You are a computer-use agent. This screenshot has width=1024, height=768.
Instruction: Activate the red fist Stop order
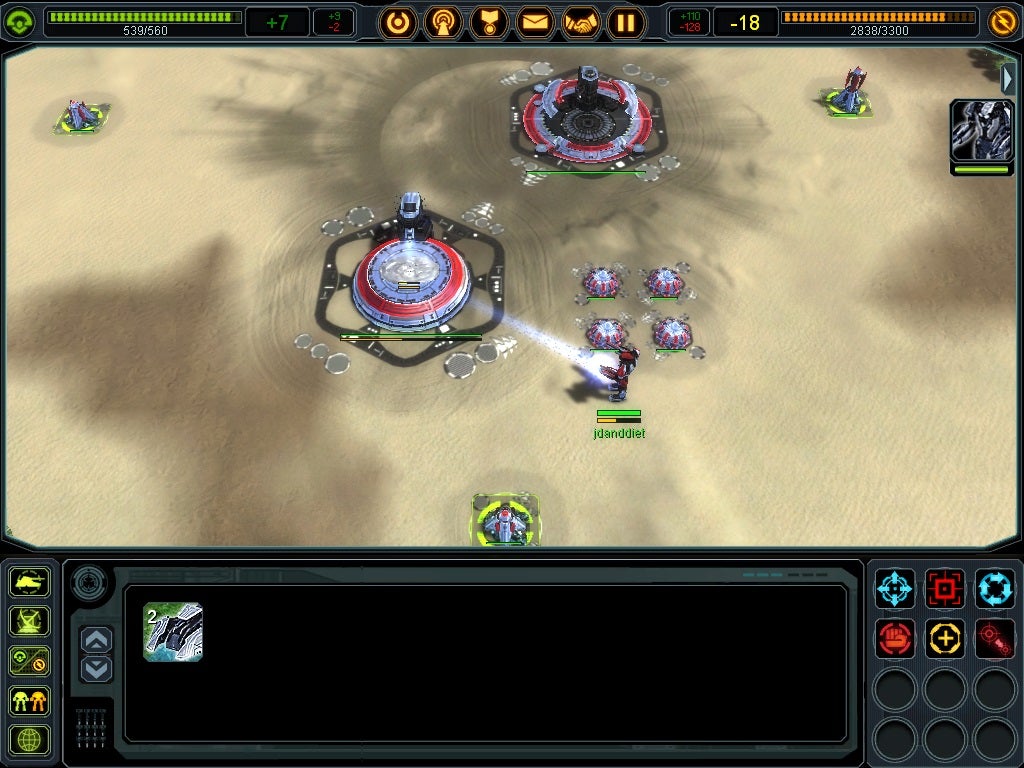click(x=895, y=638)
